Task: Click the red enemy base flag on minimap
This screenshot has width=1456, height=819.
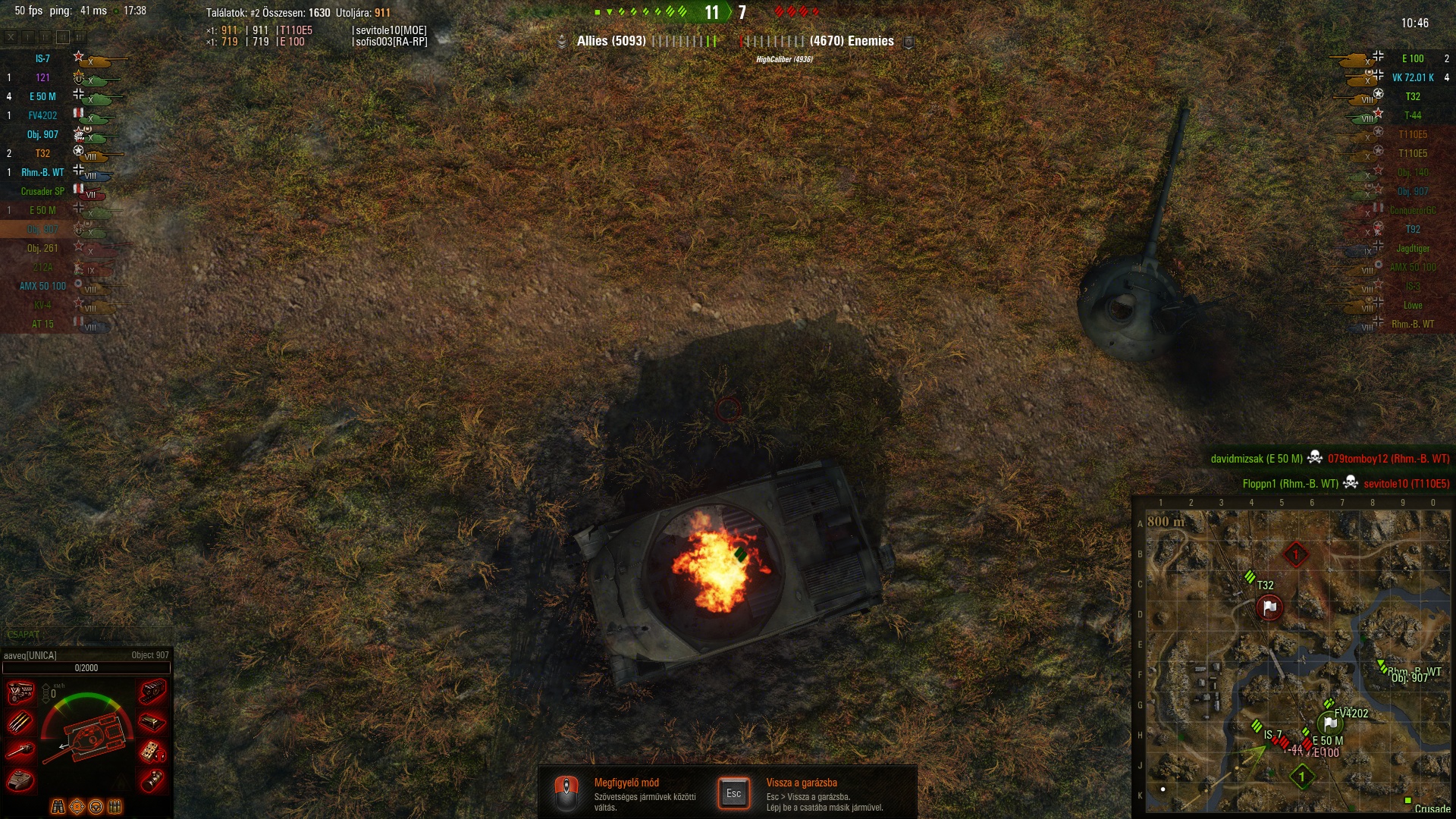Action: [x=1269, y=607]
